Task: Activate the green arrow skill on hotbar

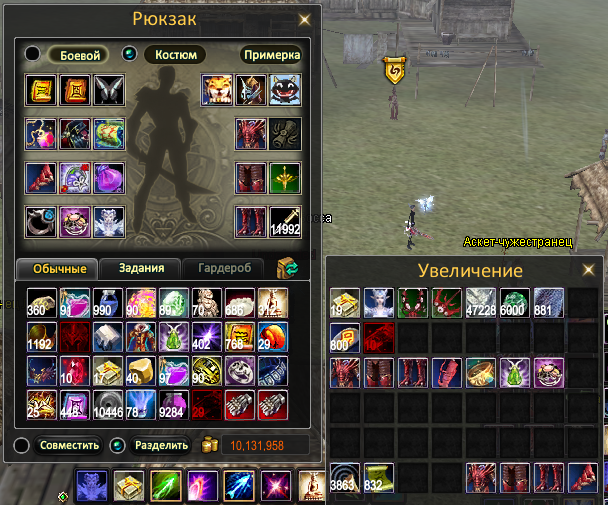Action: 166,486
